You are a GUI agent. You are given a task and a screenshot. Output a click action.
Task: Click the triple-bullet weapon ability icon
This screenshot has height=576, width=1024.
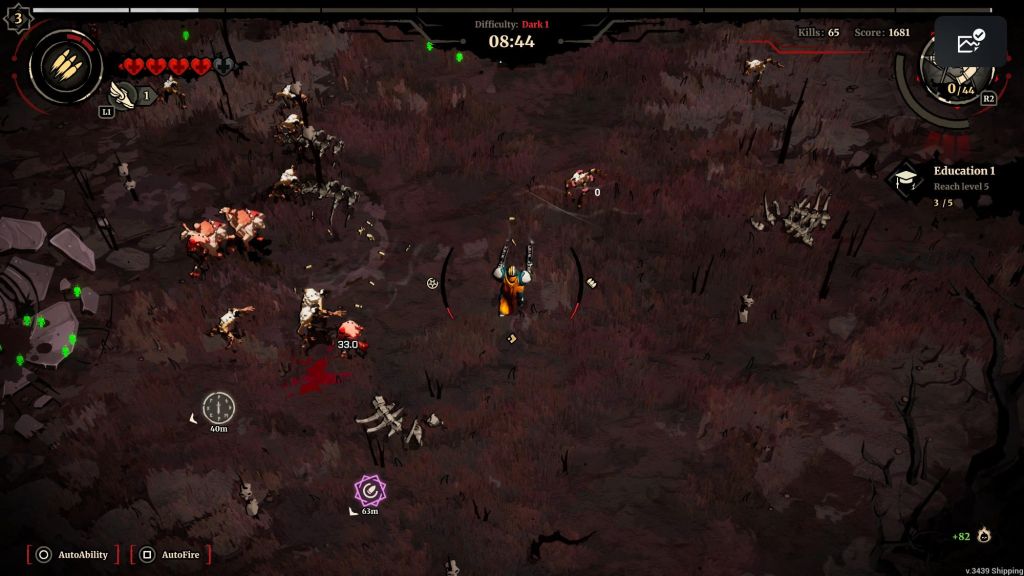pyautogui.click(x=65, y=67)
